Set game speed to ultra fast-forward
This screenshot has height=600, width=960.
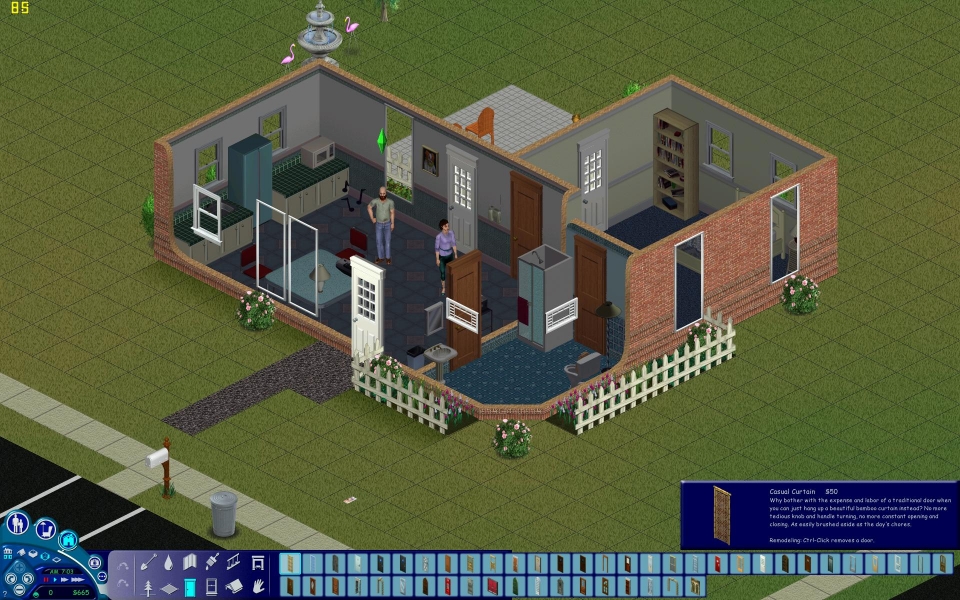click(76, 579)
